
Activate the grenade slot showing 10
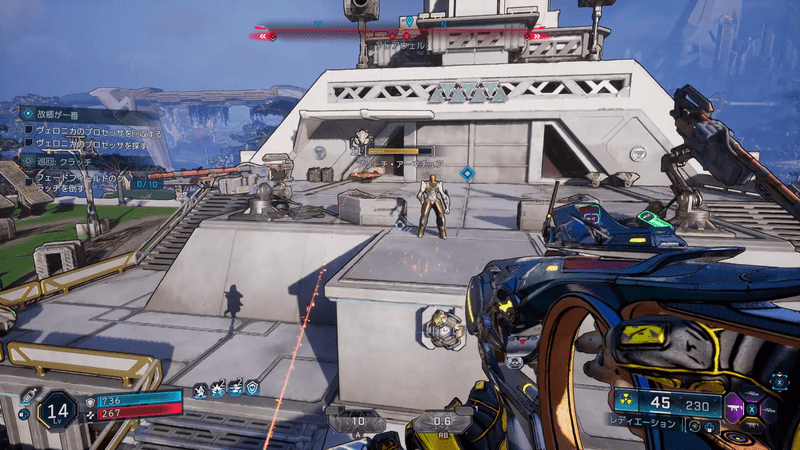[x=356, y=422]
